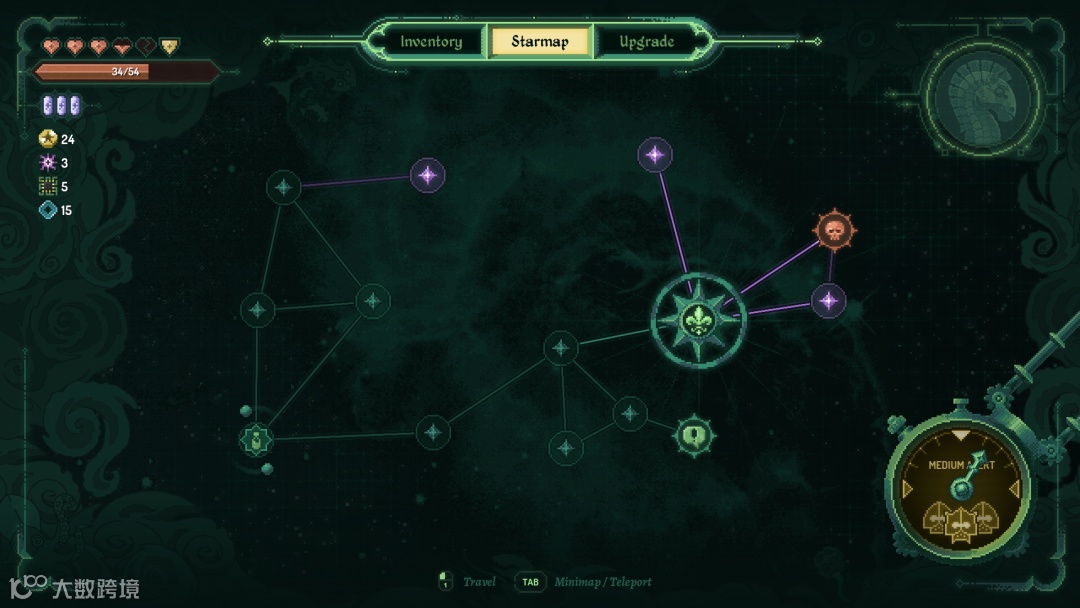Select the potion bottle node on the starmap
Image resolution: width=1080 pixels, height=608 pixels.
pyautogui.click(x=256, y=438)
